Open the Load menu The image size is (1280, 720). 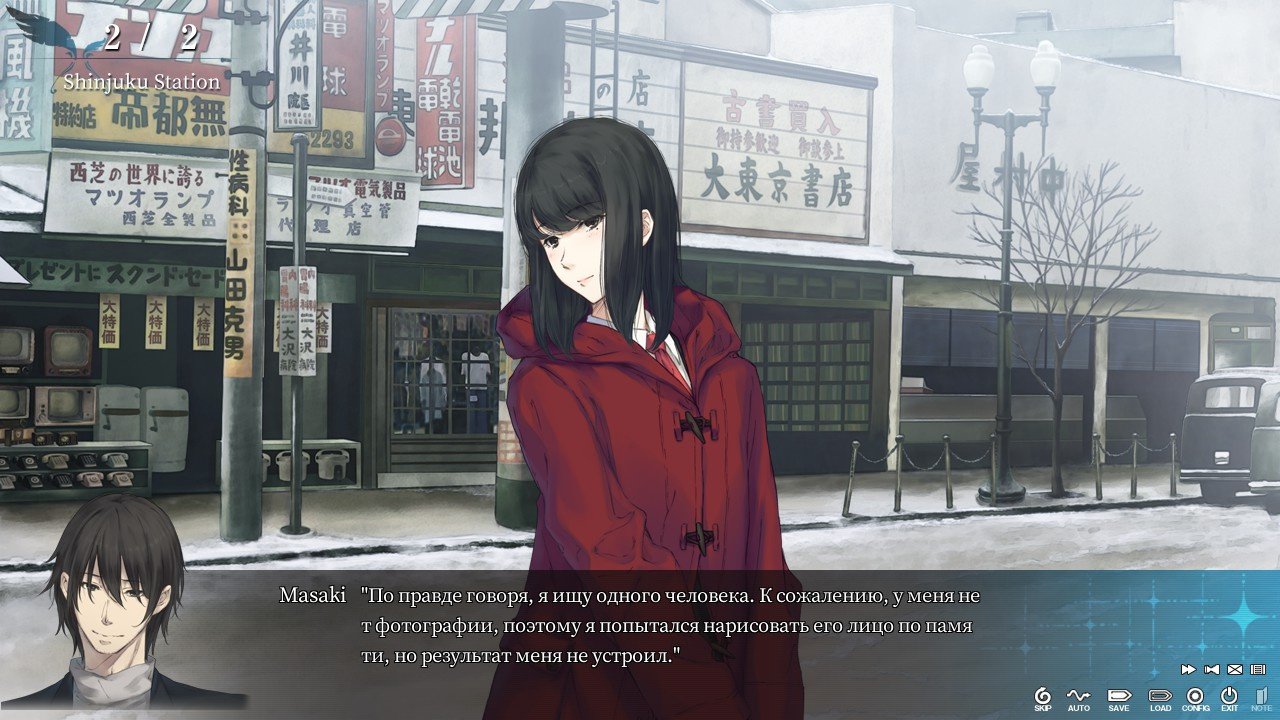point(1160,697)
